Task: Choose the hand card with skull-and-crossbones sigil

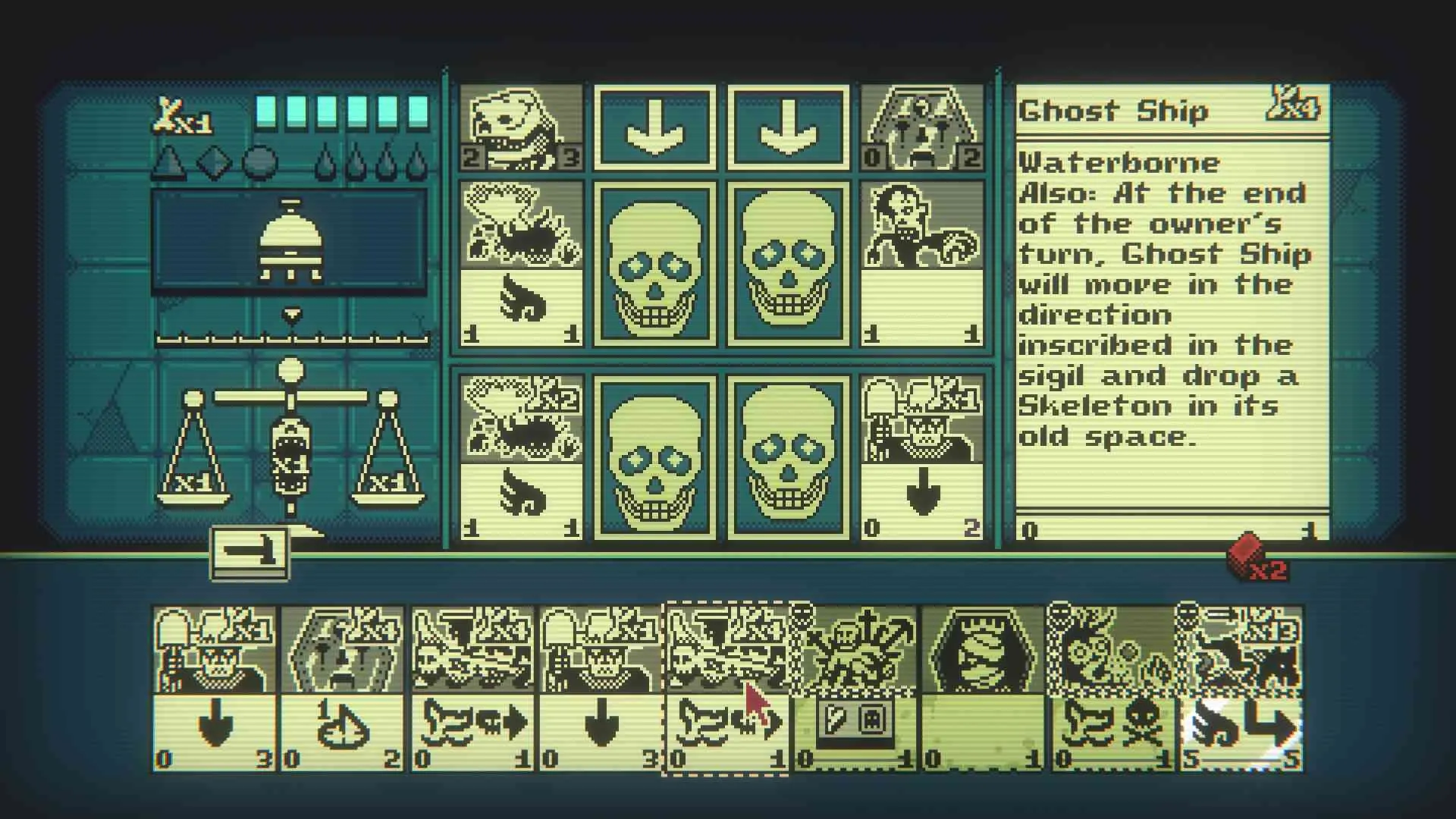Action: pos(1112,688)
